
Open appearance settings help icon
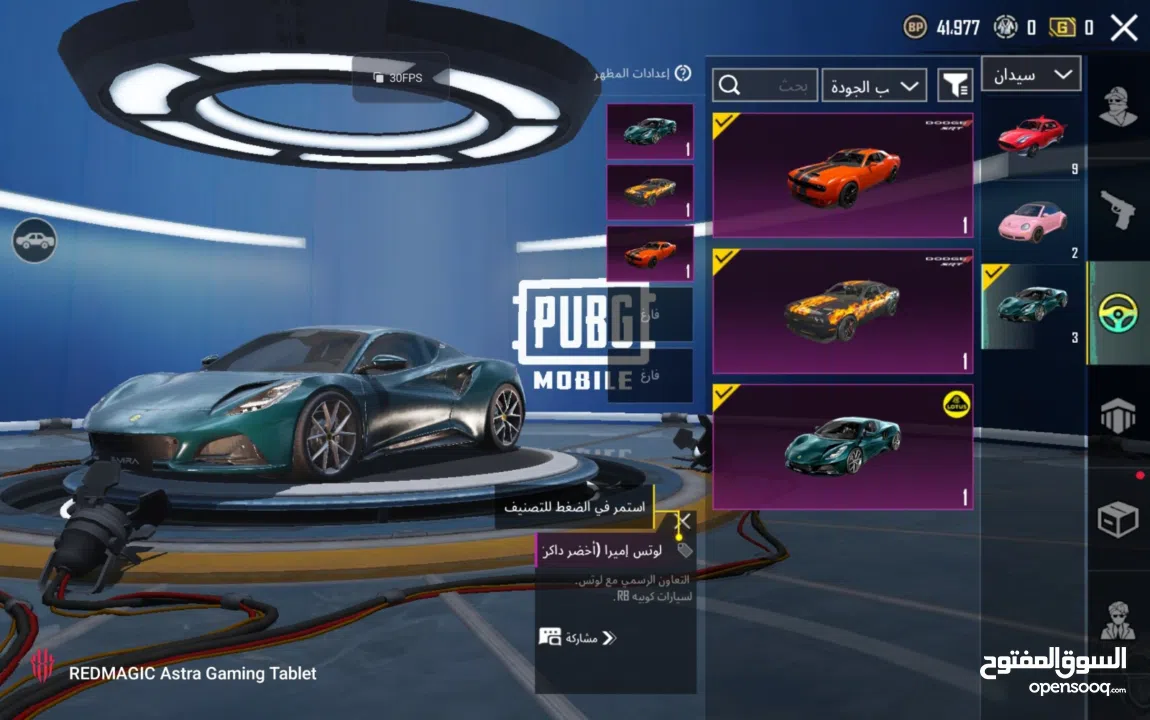[x=683, y=73]
